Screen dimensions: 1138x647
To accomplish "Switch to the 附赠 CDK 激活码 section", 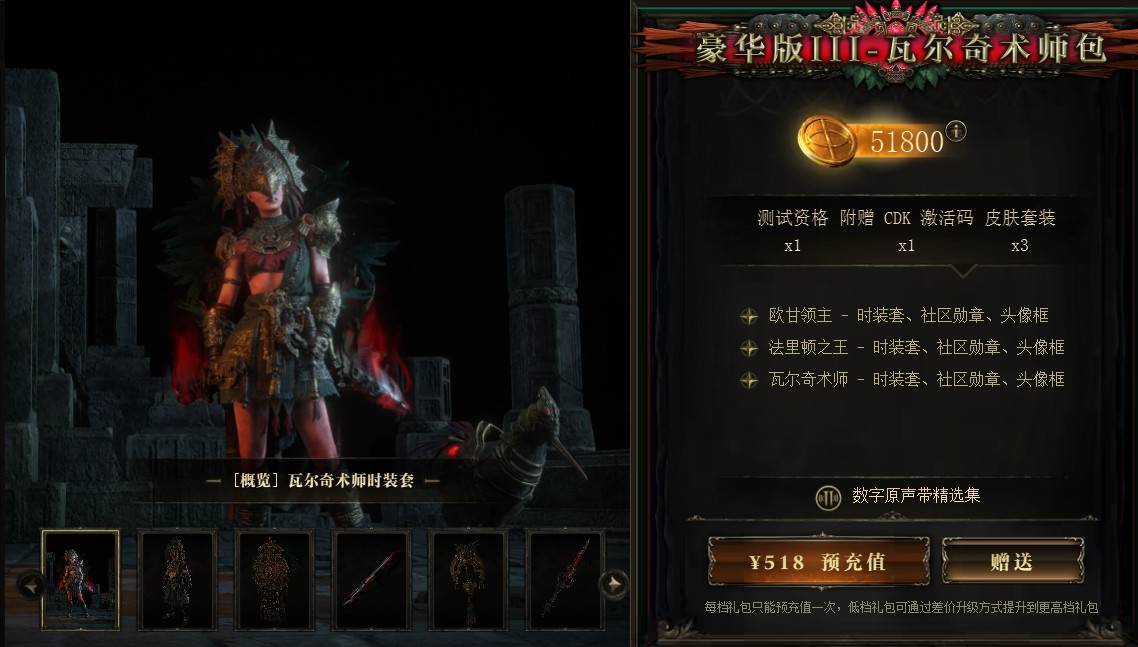I will [906, 229].
